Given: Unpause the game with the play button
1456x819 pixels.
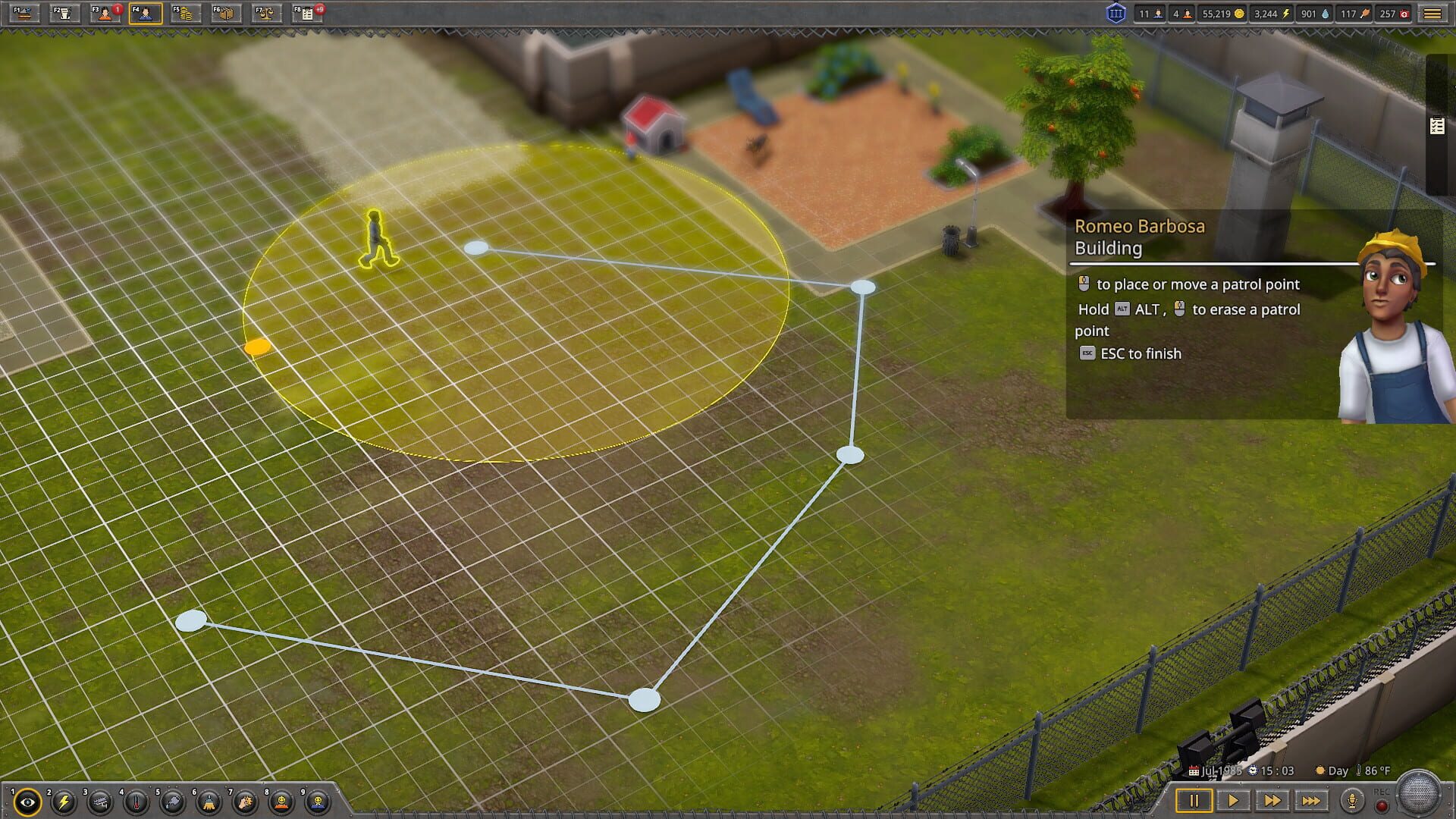Looking at the screenshot, I should pyautogui.click(x=1234, y=799).
